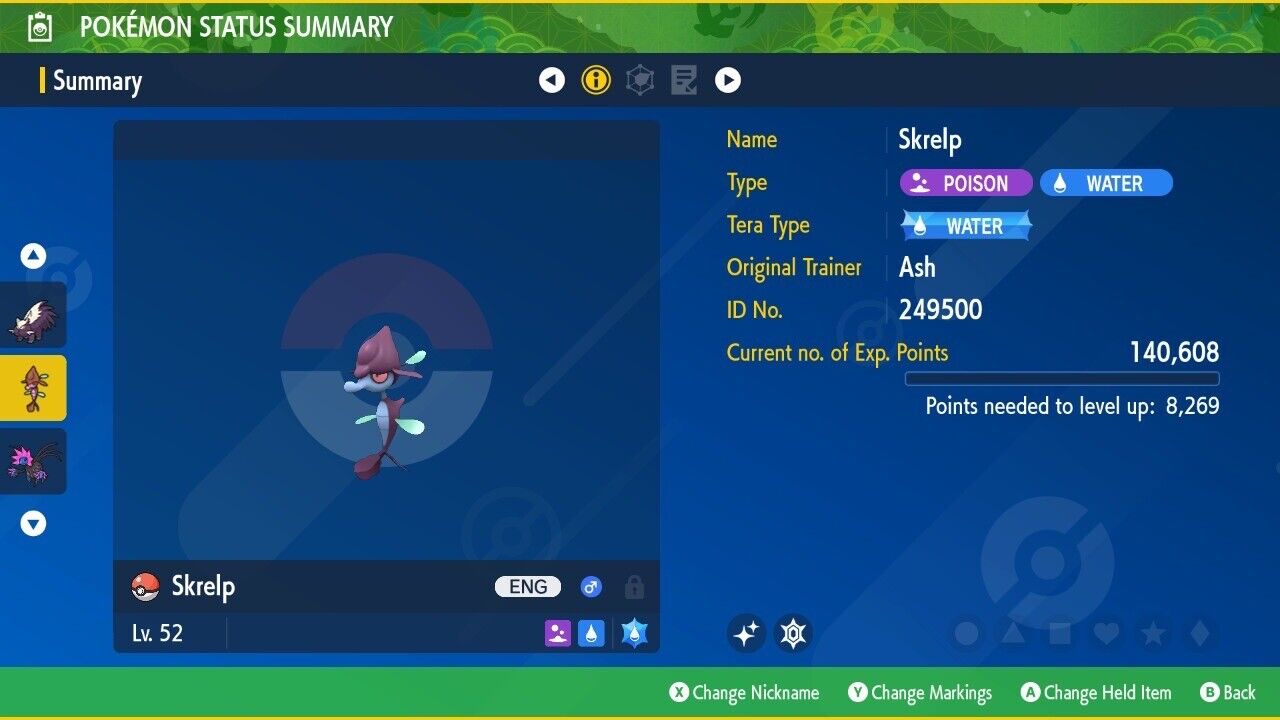Toggle the diamond marking
Viewport: 1280px width, 720px height.
pos(1198,633)
